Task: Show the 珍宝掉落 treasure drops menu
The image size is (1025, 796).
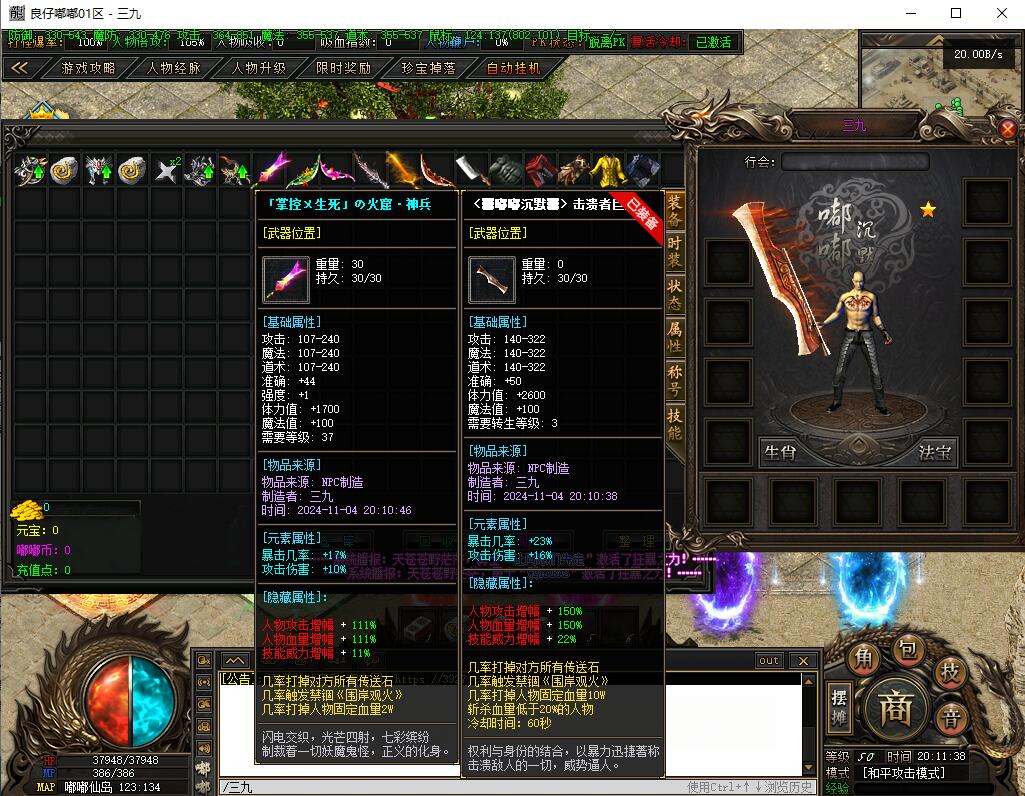Action: click(x=428, y=68)
